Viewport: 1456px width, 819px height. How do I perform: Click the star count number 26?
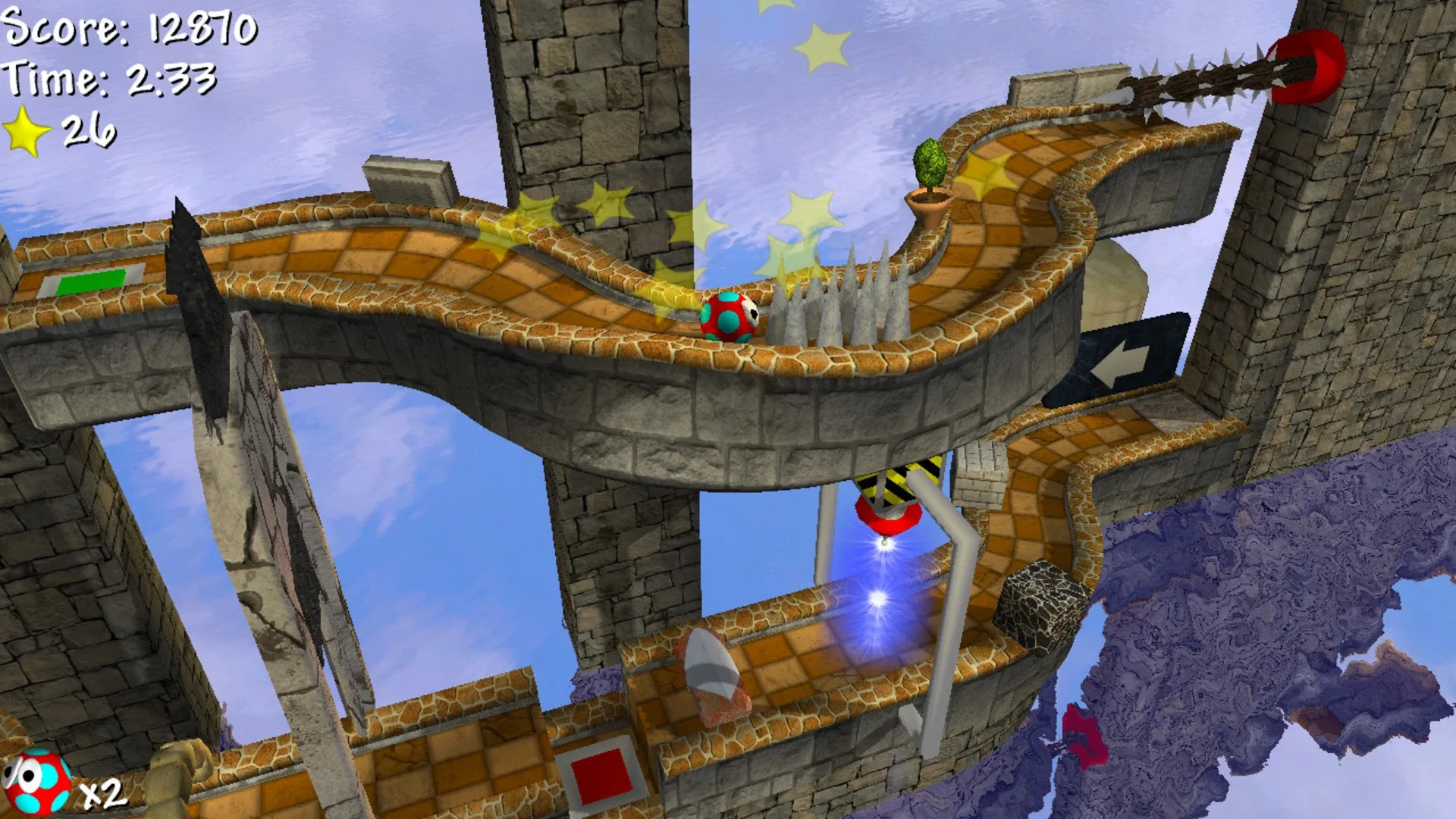pyautogui.click(x=91, y=127)
